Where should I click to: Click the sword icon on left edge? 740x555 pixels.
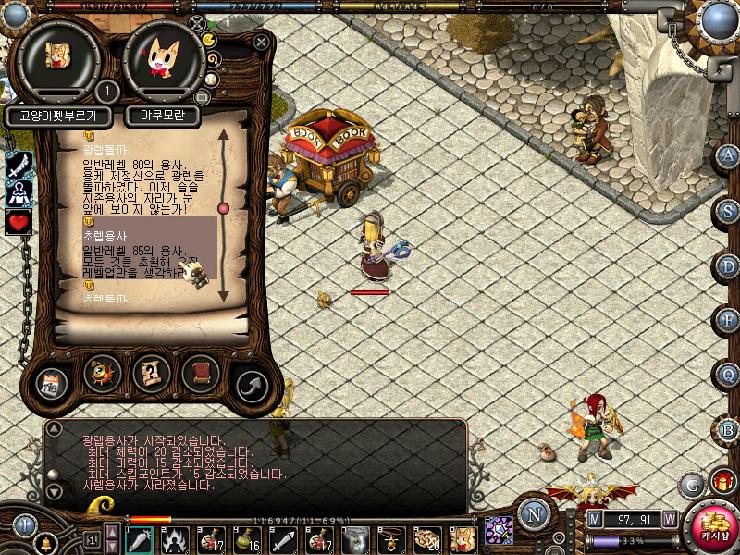pyautogui.click(x=18, y=166)
